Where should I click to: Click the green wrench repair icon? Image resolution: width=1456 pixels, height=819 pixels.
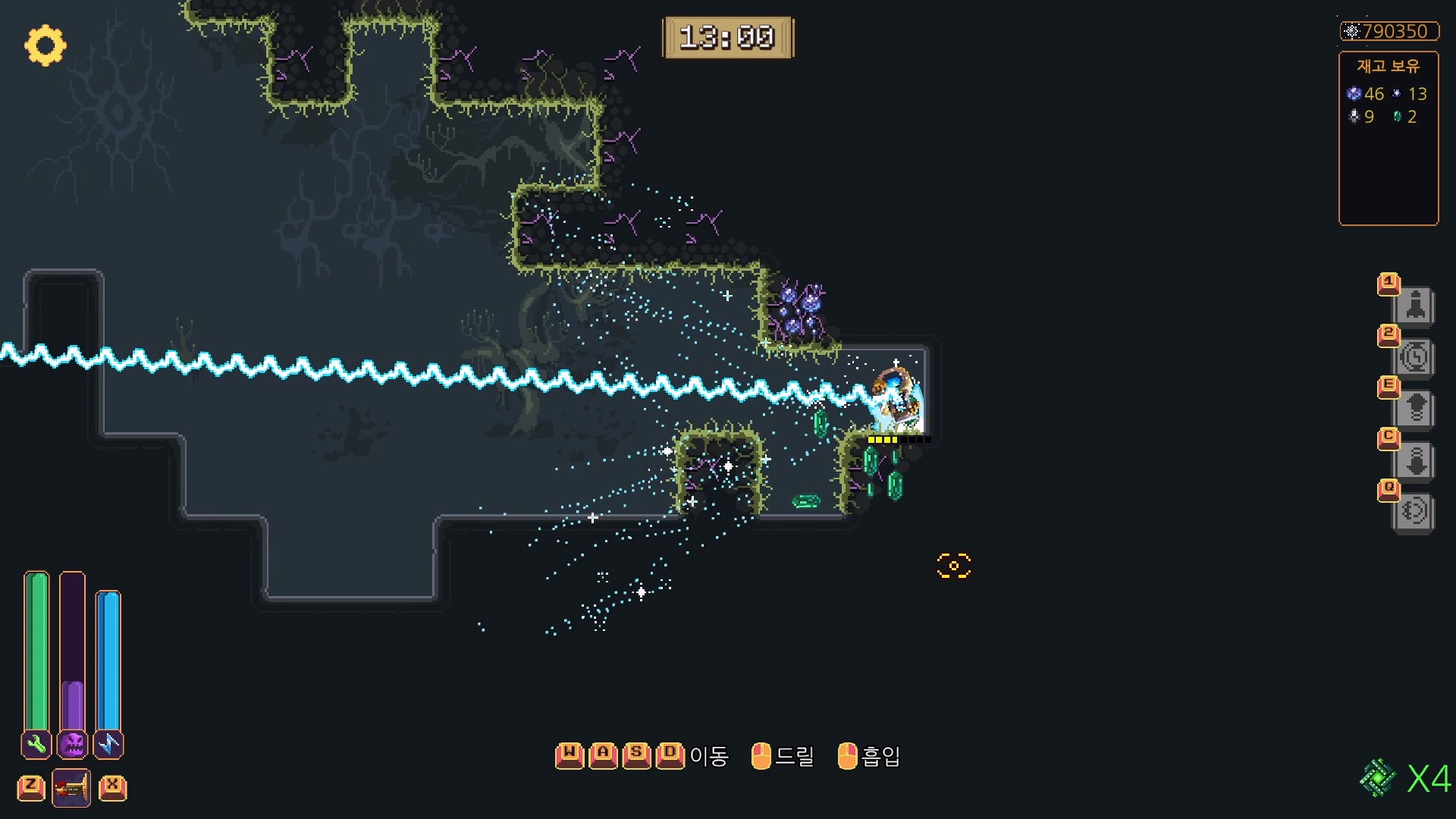[x=36, y=744]
